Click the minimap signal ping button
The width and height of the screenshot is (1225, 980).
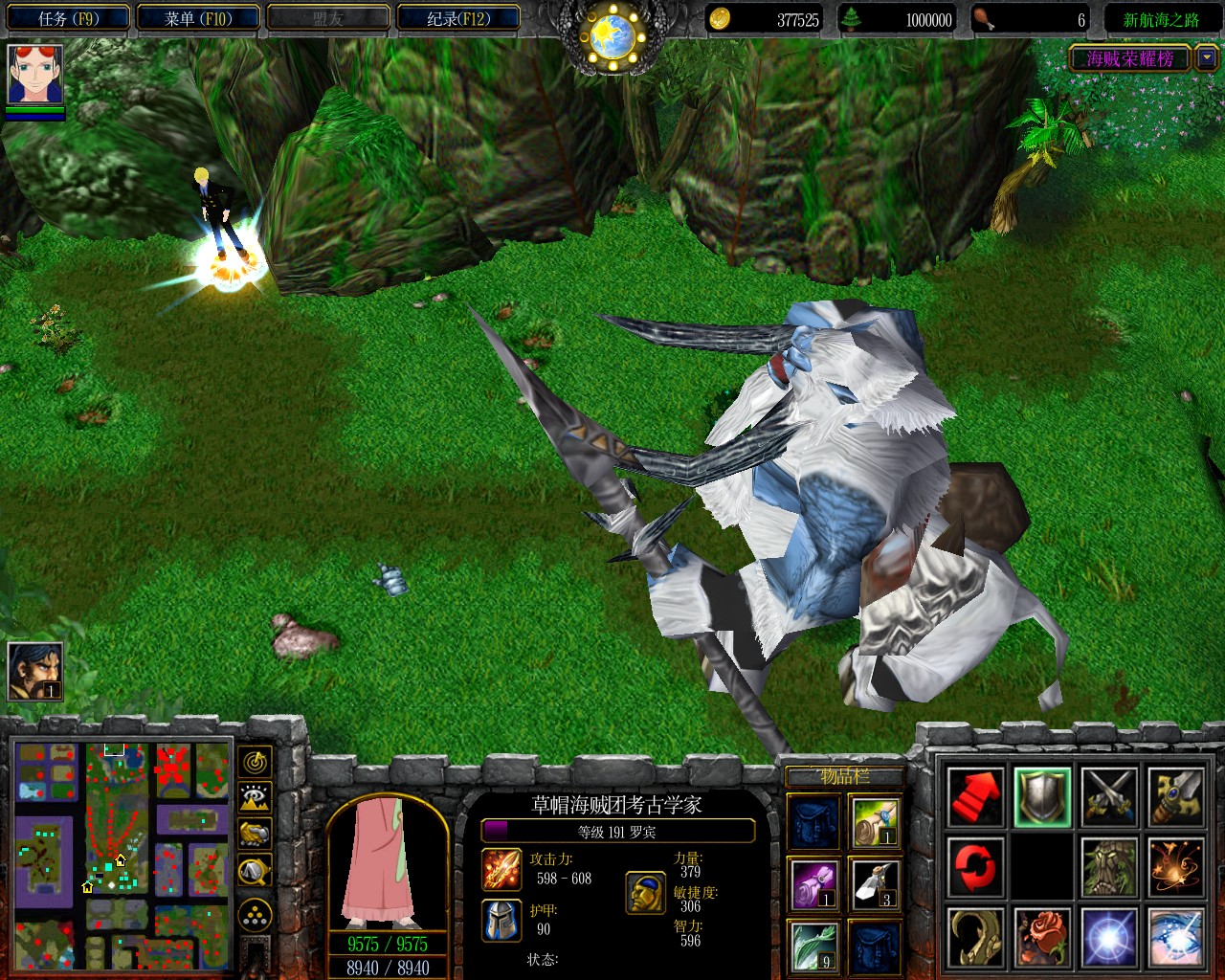pyautogui.click(x=255, y=762)
